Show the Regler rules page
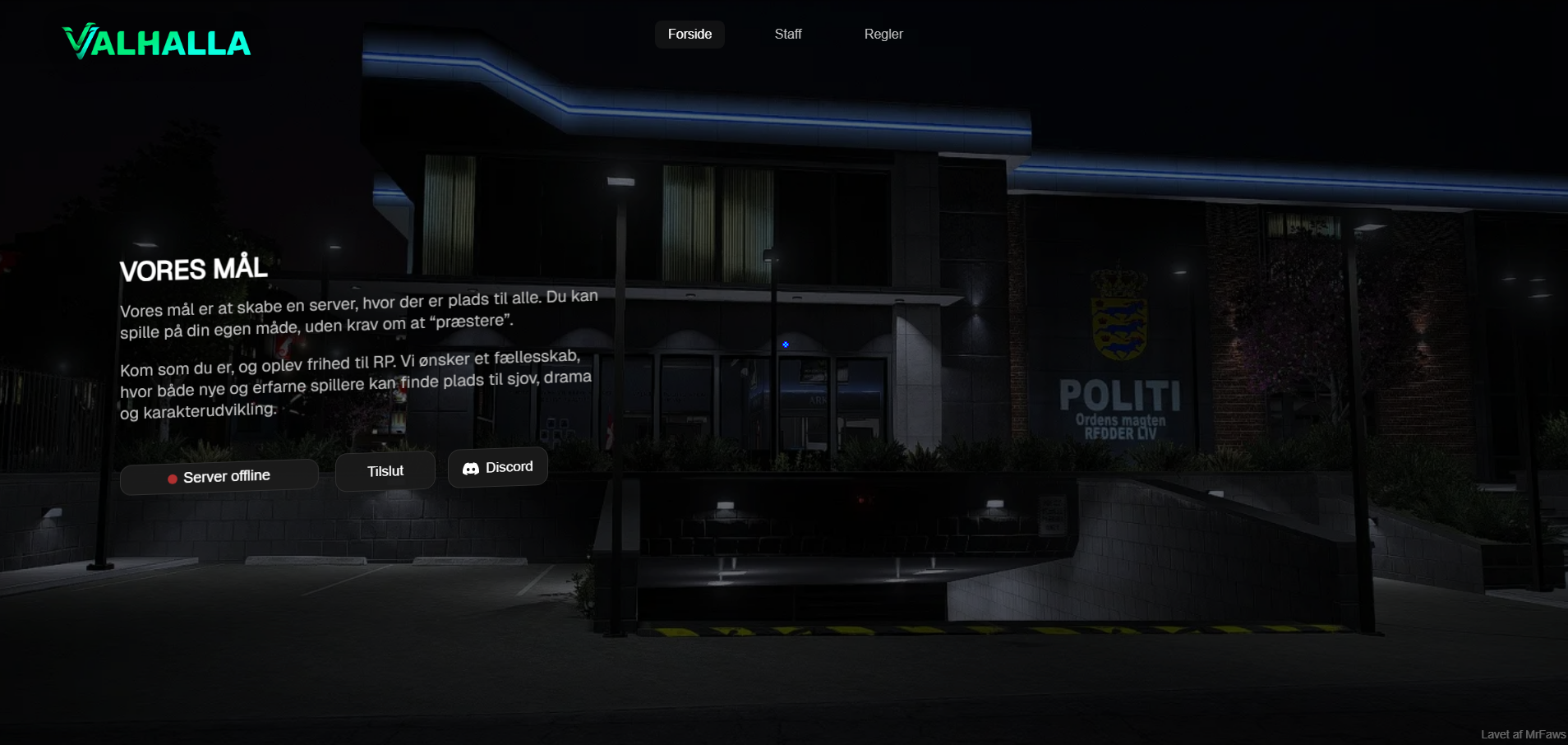1568x745 pixels. tap(883, 35)
